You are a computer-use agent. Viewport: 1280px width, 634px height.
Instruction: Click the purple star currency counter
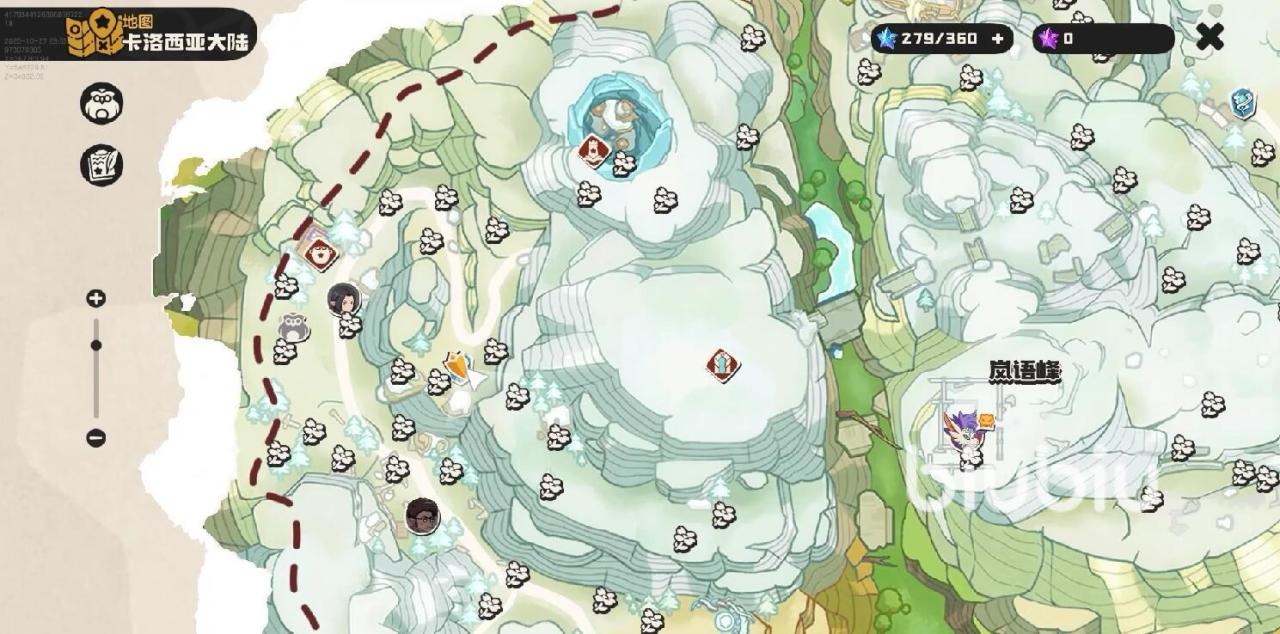coord(1102,39)
